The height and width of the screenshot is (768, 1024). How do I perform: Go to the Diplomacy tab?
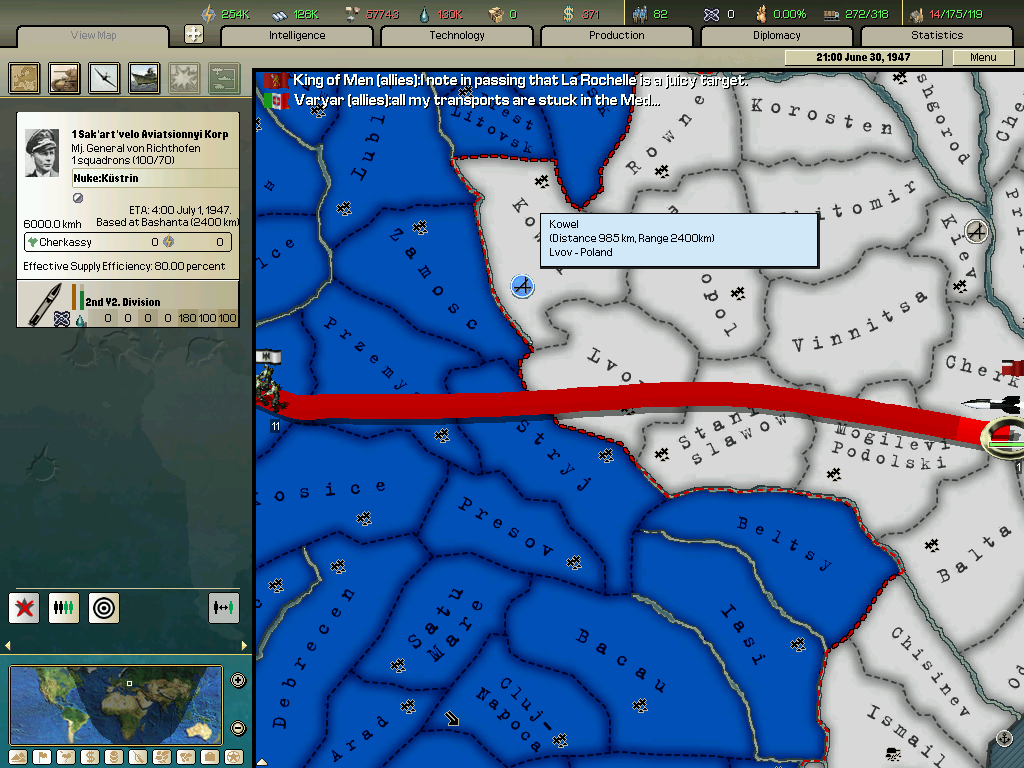[x=776, y=36]
